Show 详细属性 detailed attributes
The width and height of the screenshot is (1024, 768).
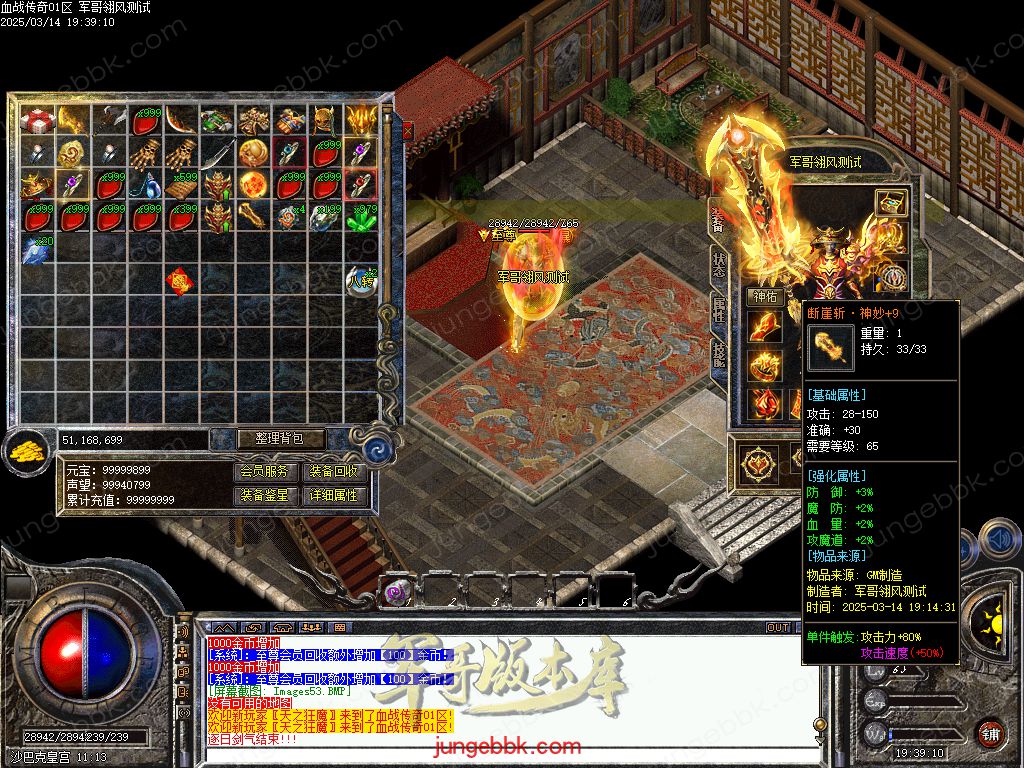pyautogui.click(x=333, y=495)
